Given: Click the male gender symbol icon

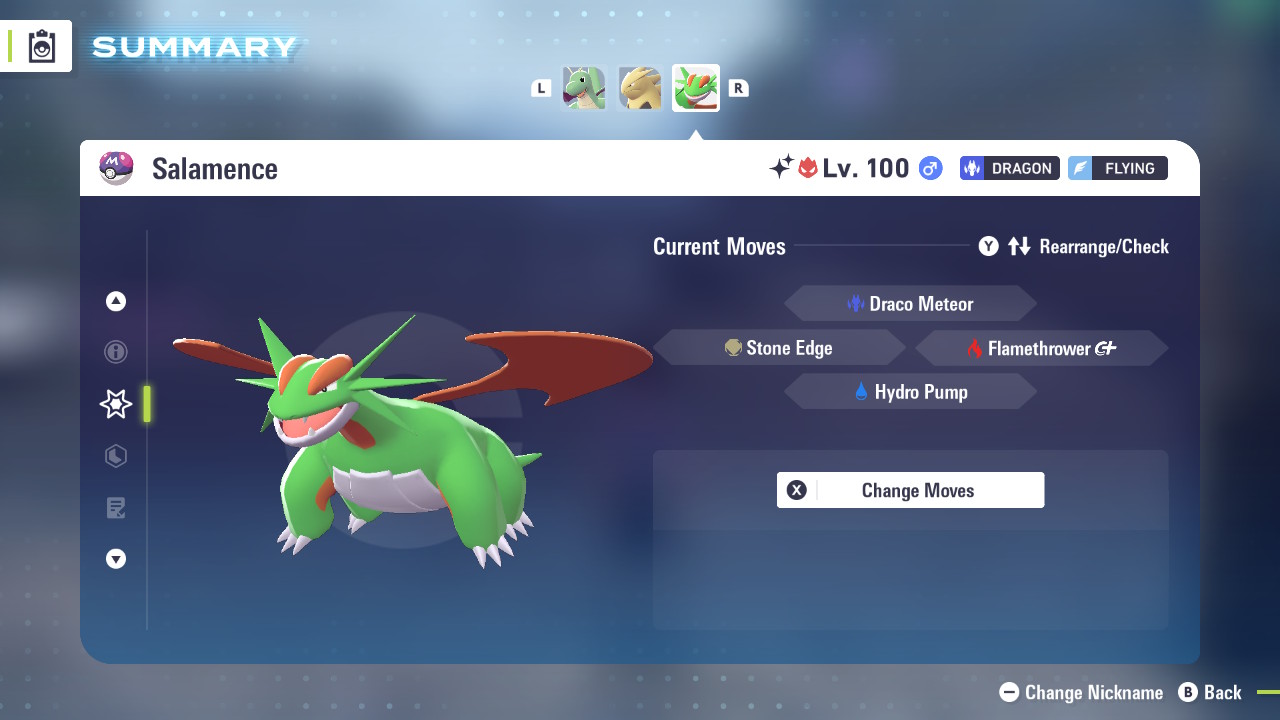Looking at the screenshot, I should pos(929,168).
